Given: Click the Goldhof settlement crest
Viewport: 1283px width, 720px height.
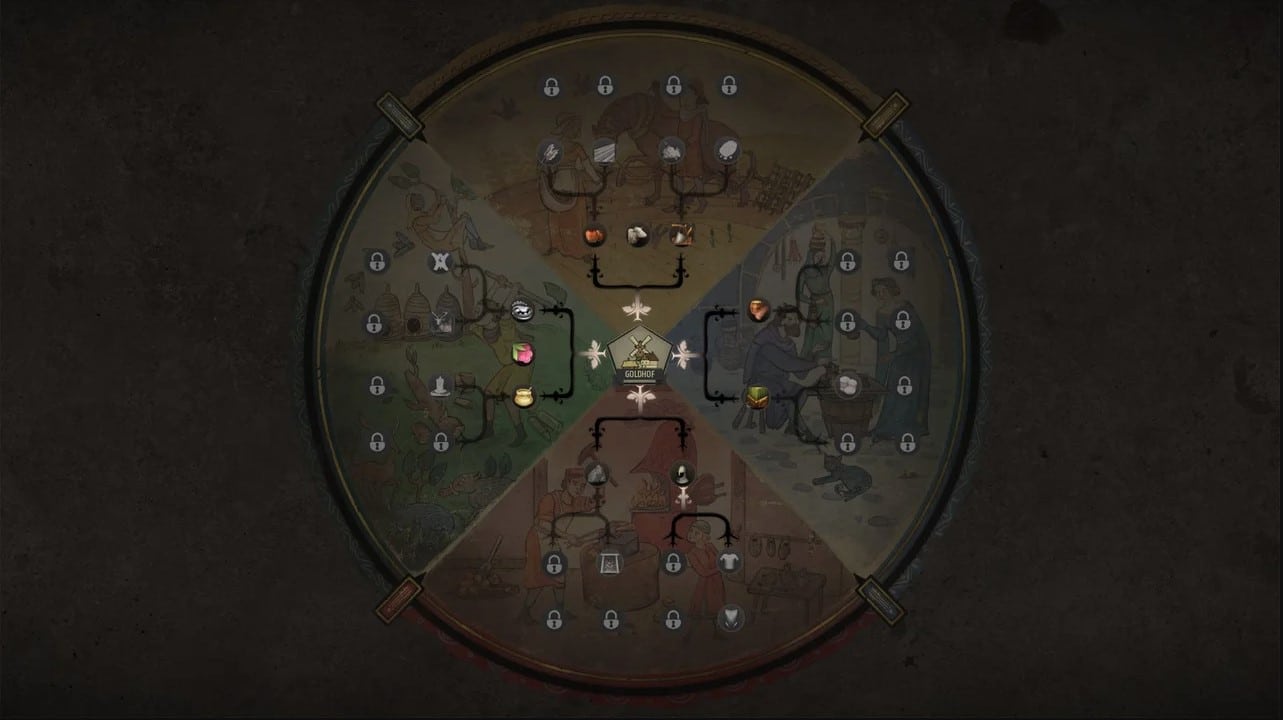Looking at the screenshot, I should tap(642, 355).
